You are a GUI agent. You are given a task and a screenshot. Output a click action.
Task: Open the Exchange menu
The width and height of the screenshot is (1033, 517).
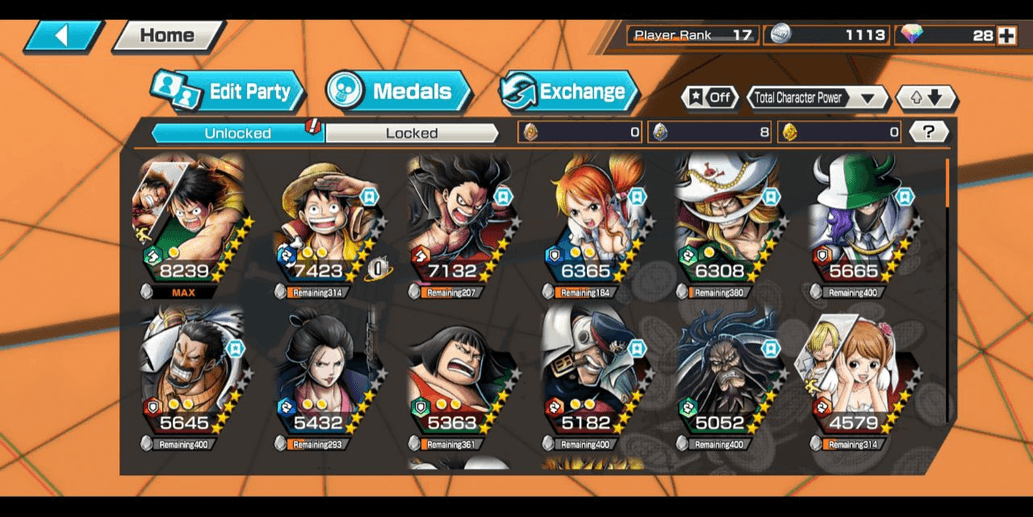tap(569, 92)
